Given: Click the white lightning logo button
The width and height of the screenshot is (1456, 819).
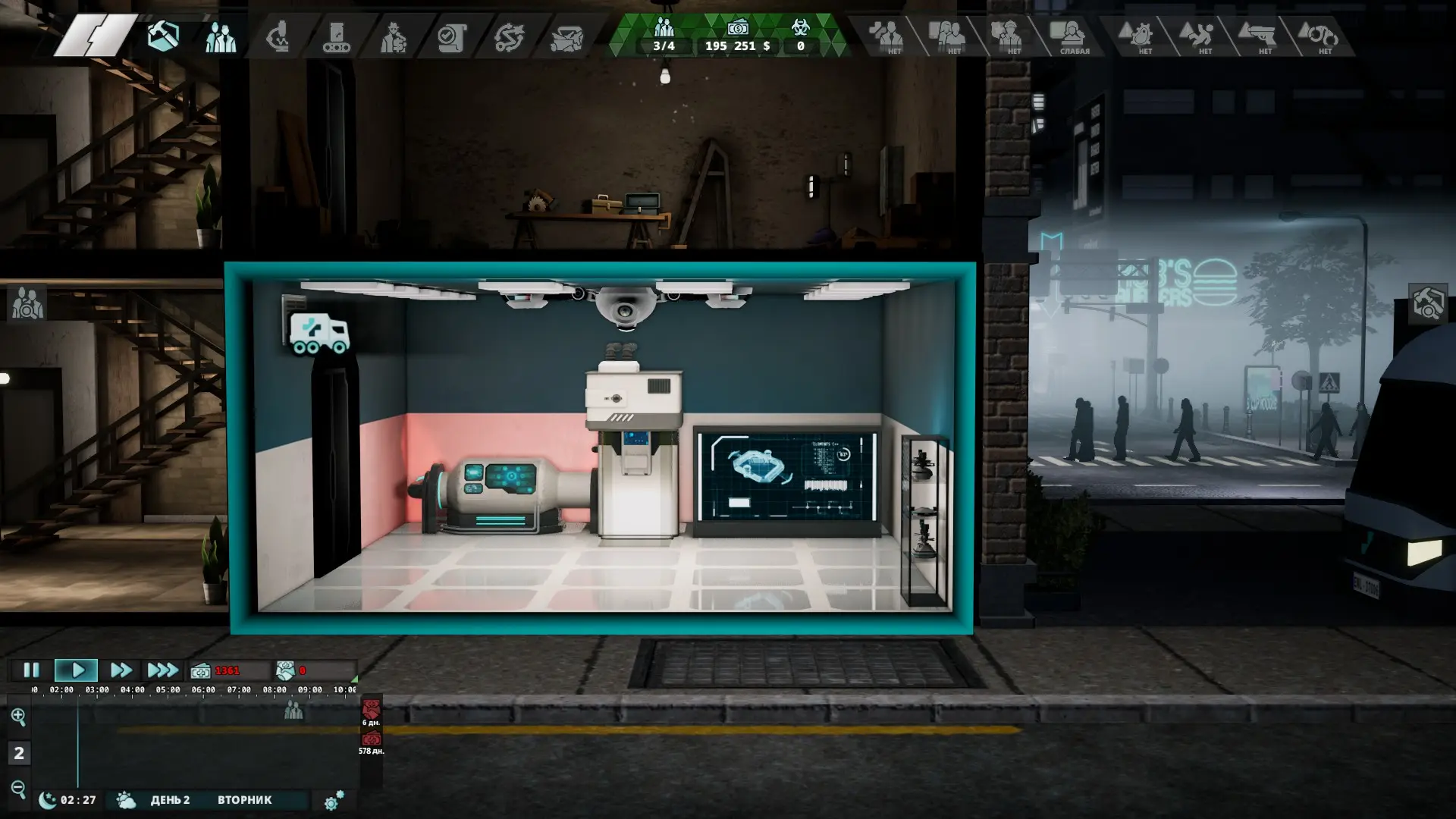Looking at the screenshot, I should (95, 36).
